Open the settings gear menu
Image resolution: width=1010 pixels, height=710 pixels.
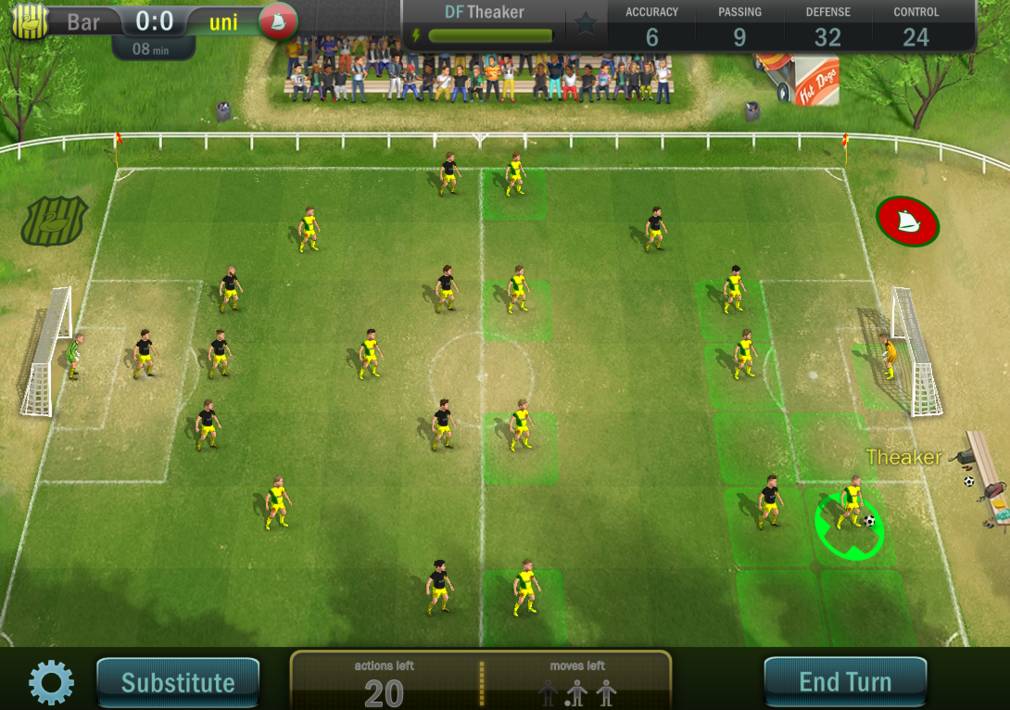pyautogui.click(x=51, y=683)
